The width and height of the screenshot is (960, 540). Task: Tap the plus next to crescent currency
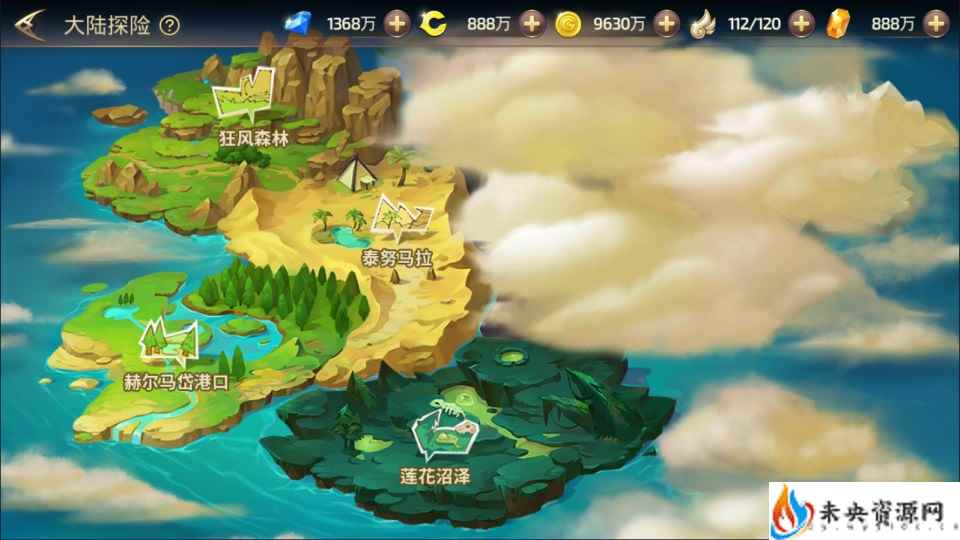[x=533, y=24]
